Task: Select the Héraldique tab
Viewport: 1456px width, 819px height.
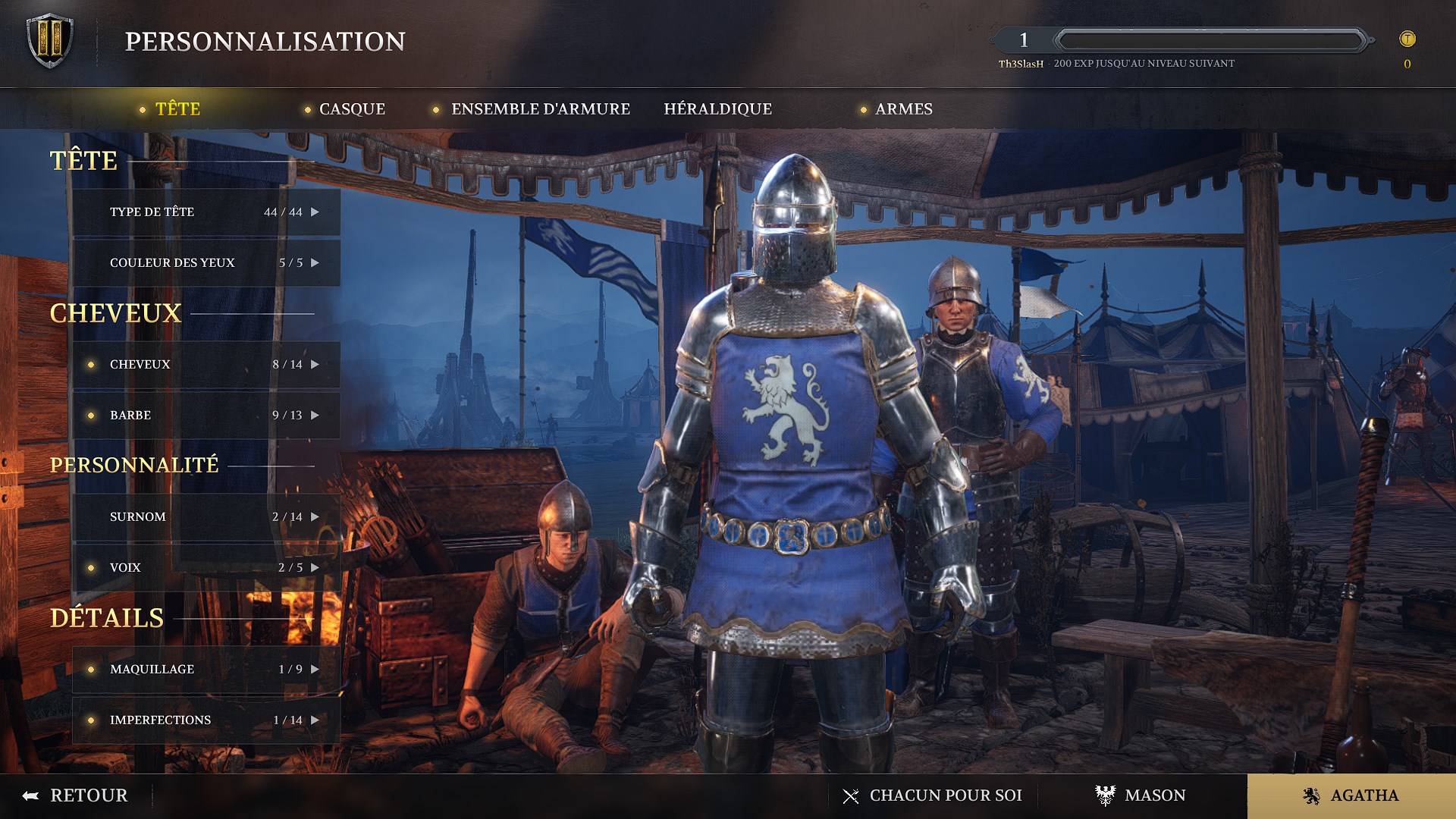Action: point(717,109)
